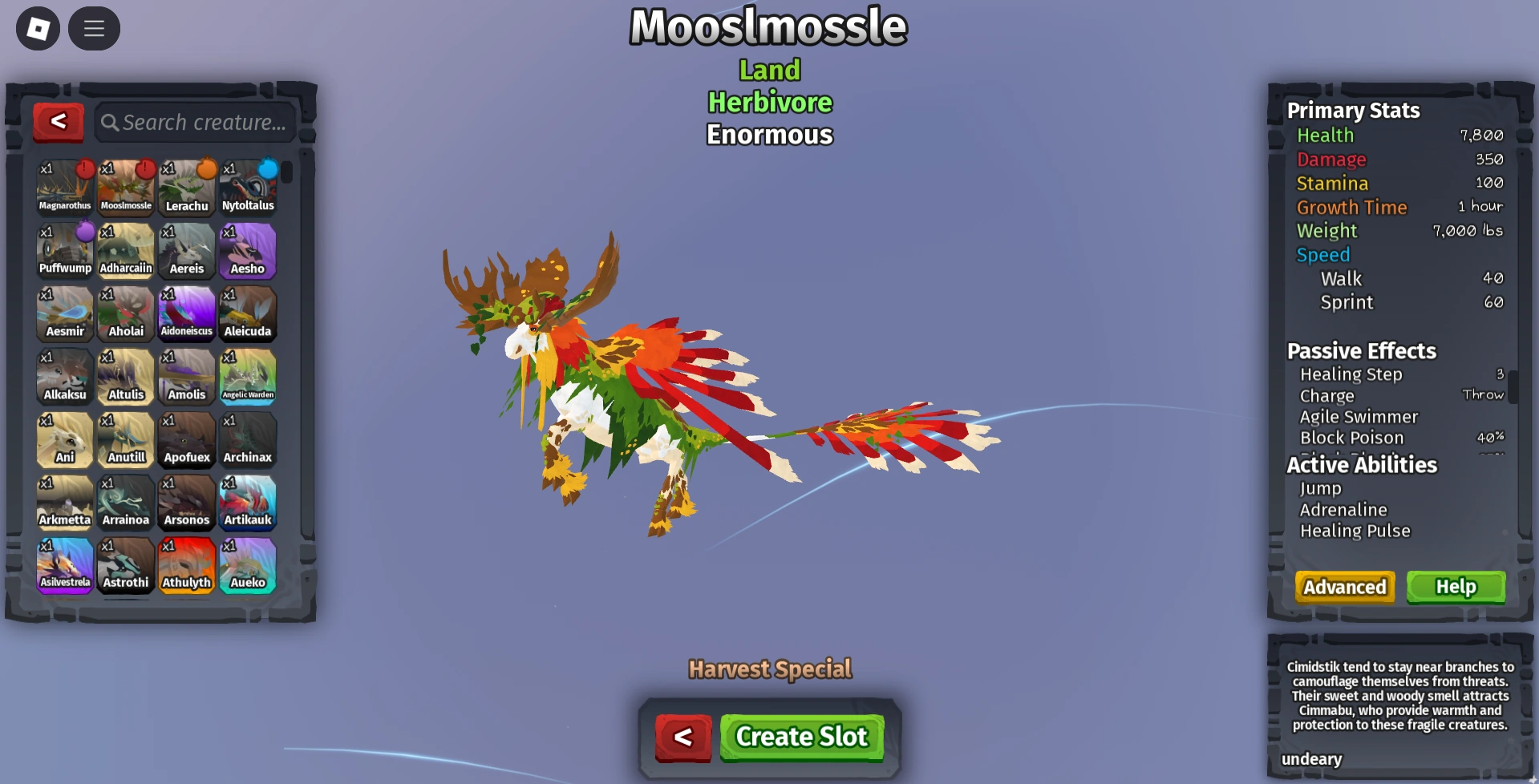1539x784 pixels.
Task: Pick the Aesho creature card
Action: click(249, 250)
